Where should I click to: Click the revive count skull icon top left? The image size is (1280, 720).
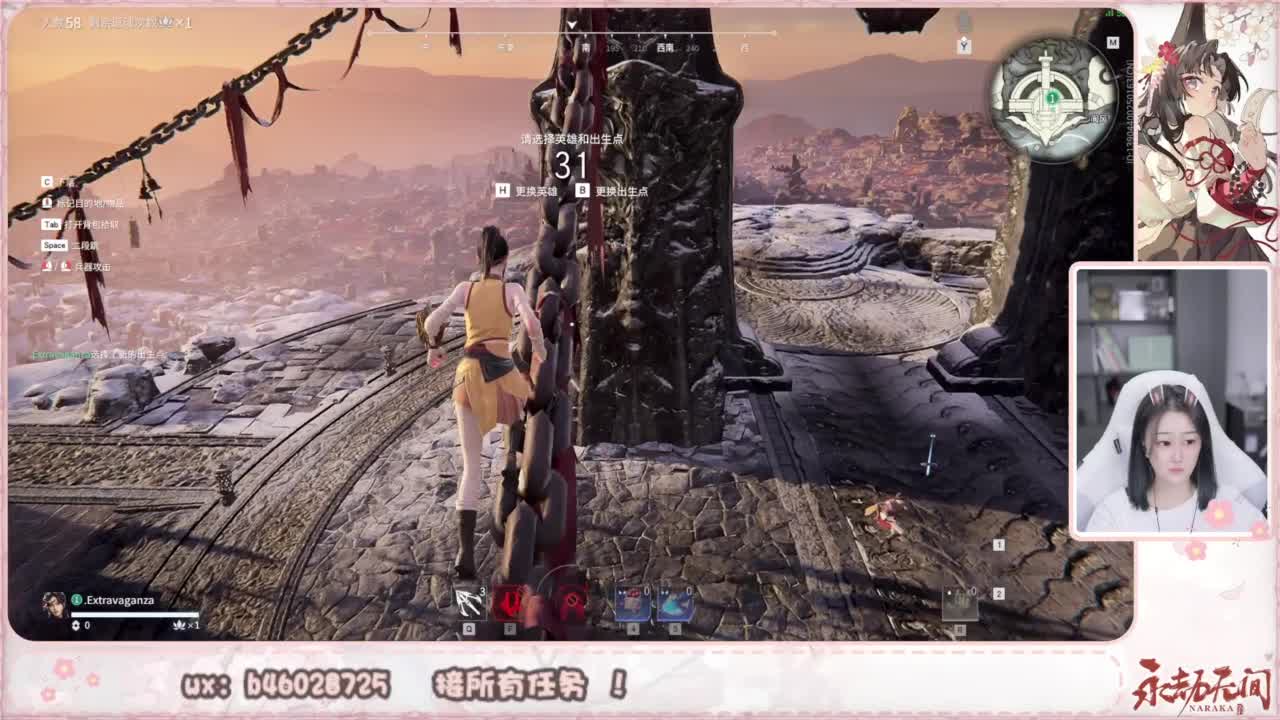(x=167, y=21)
